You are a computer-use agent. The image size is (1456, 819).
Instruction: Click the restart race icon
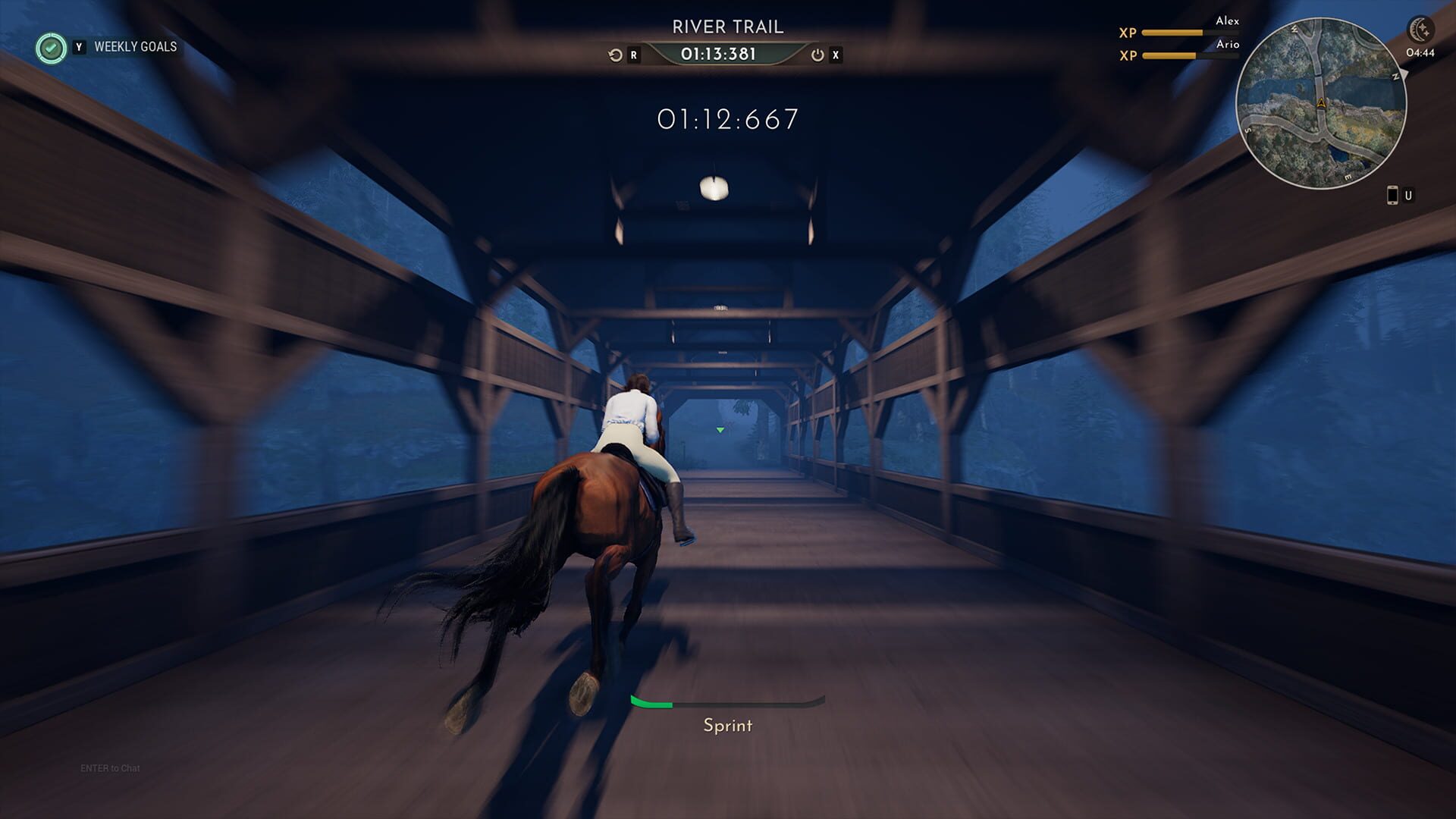click(613, 55)
